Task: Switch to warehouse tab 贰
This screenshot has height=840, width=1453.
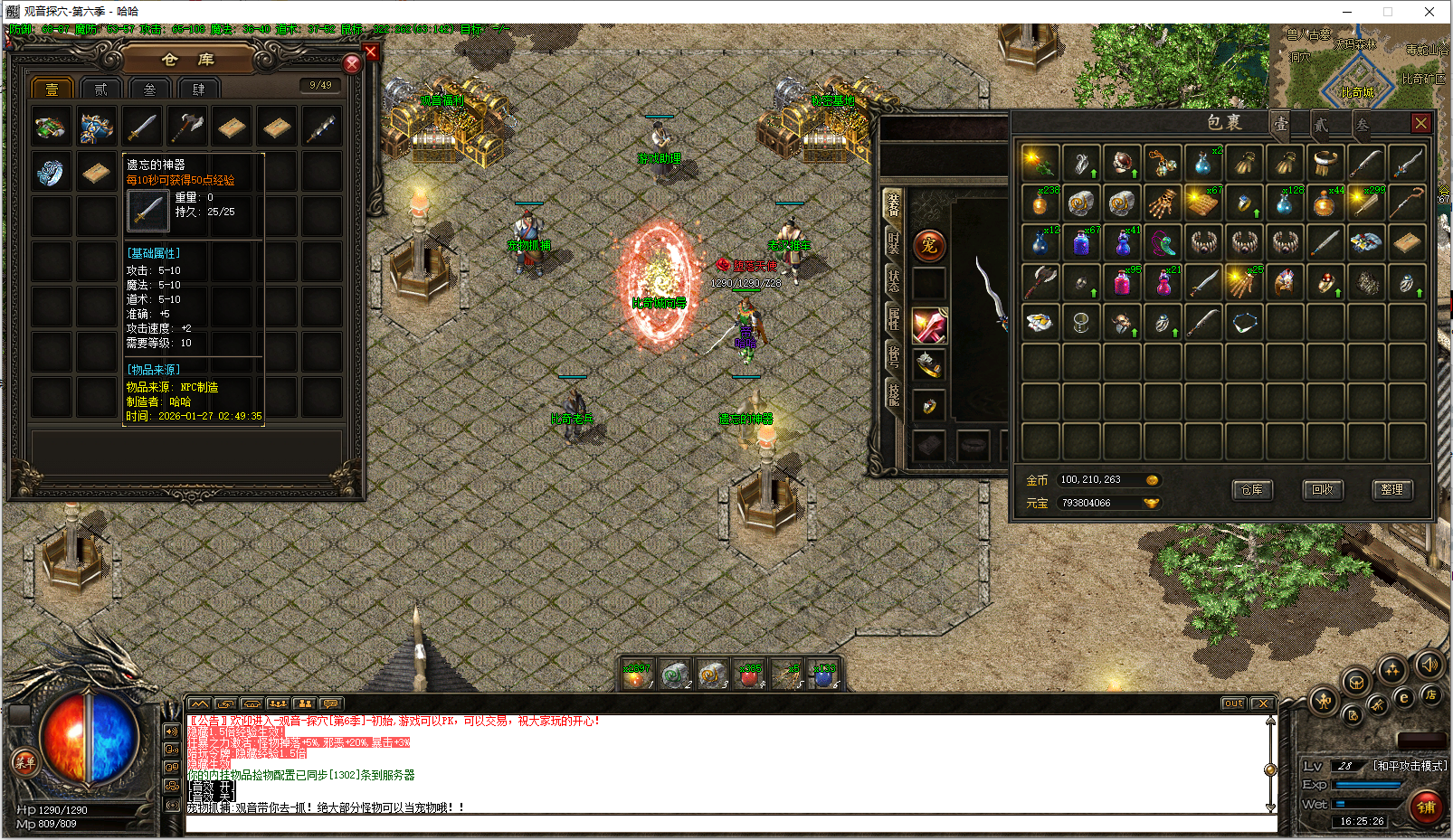Action: [x=100, y=89]
